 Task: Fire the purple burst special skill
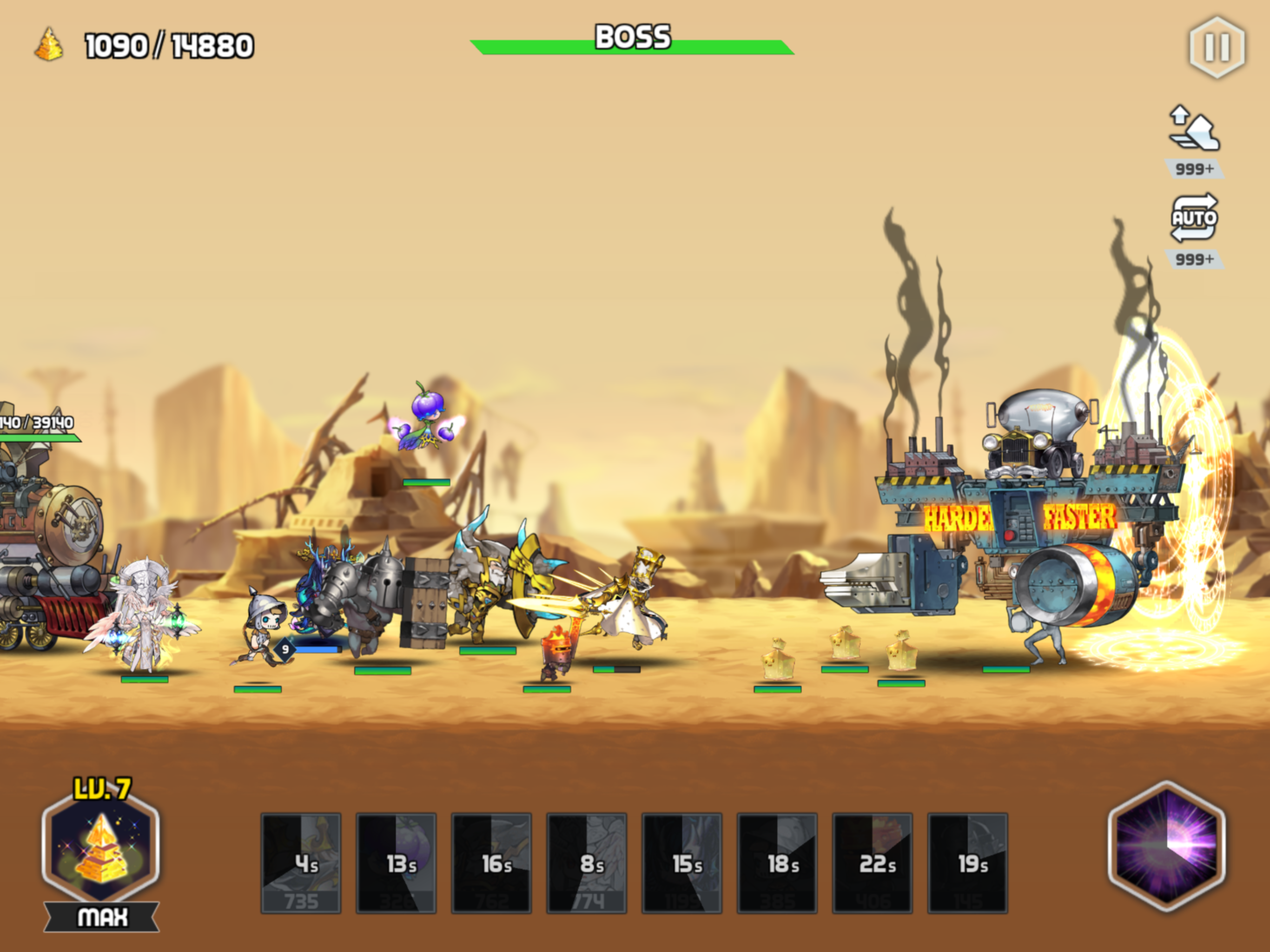click(1167, 845)
